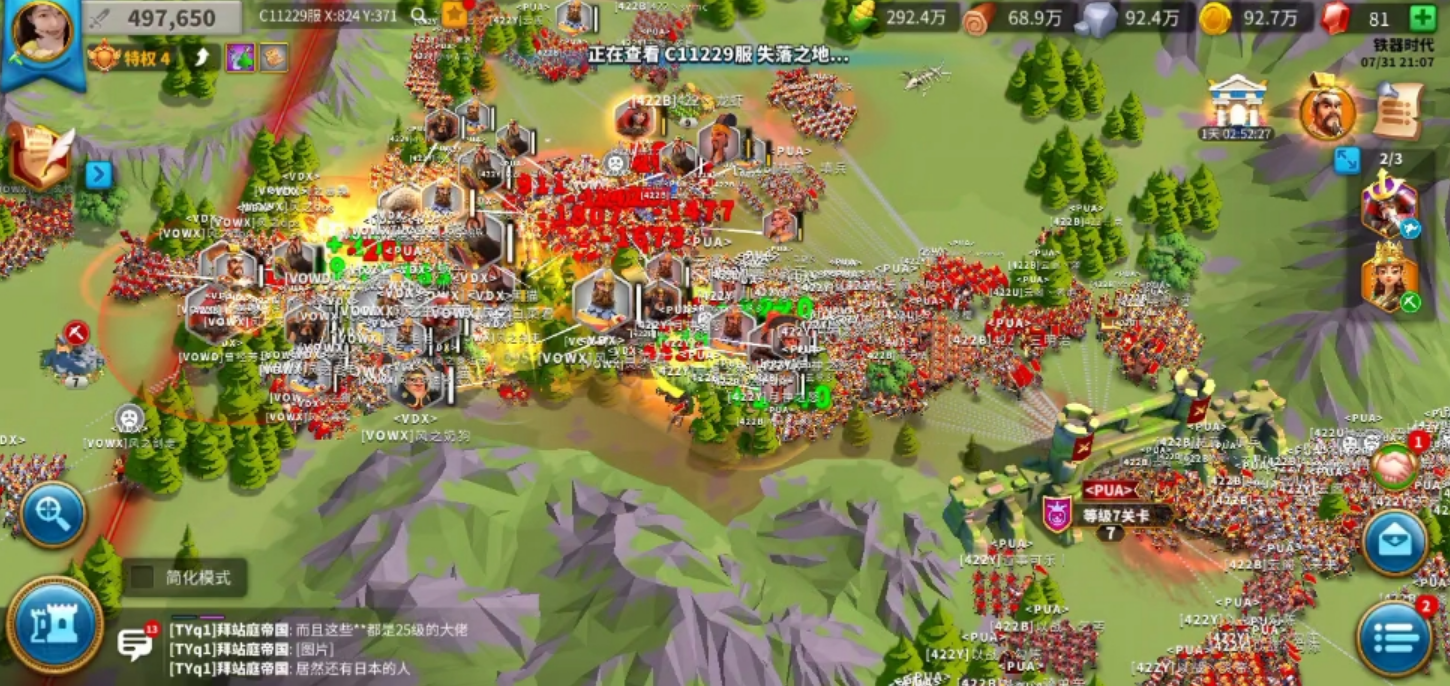The image size is (1450, 686).
Task: Open the glowing bearded commander event icon
Action: pyautogui.click(x=1327, y=110)
